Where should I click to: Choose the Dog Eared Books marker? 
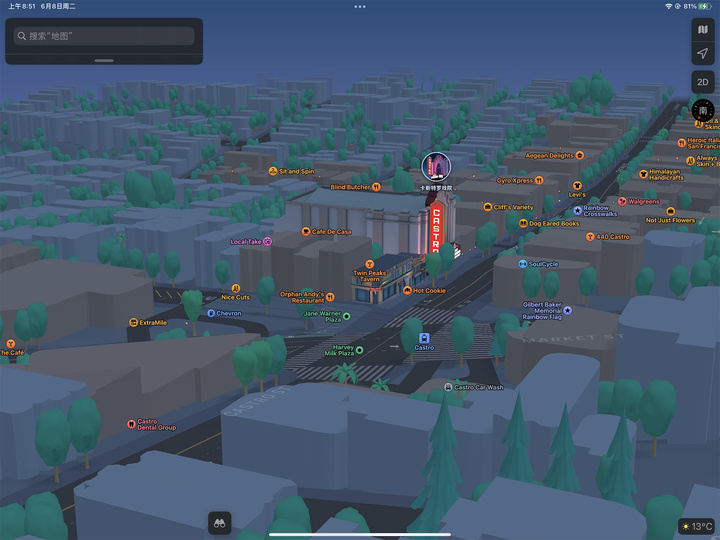click(522, 224)
